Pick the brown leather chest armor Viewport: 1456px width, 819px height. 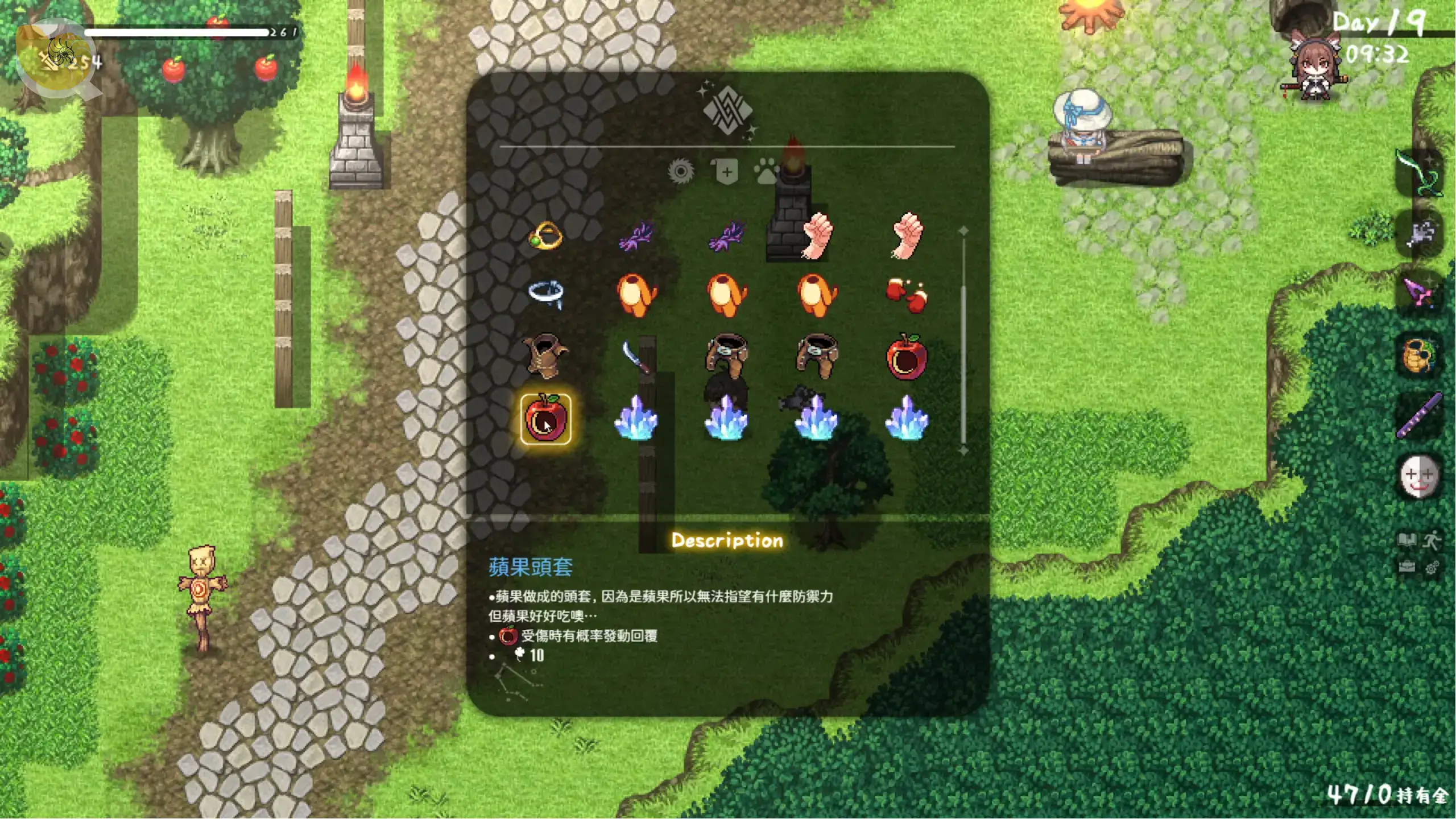click(545, 356)
